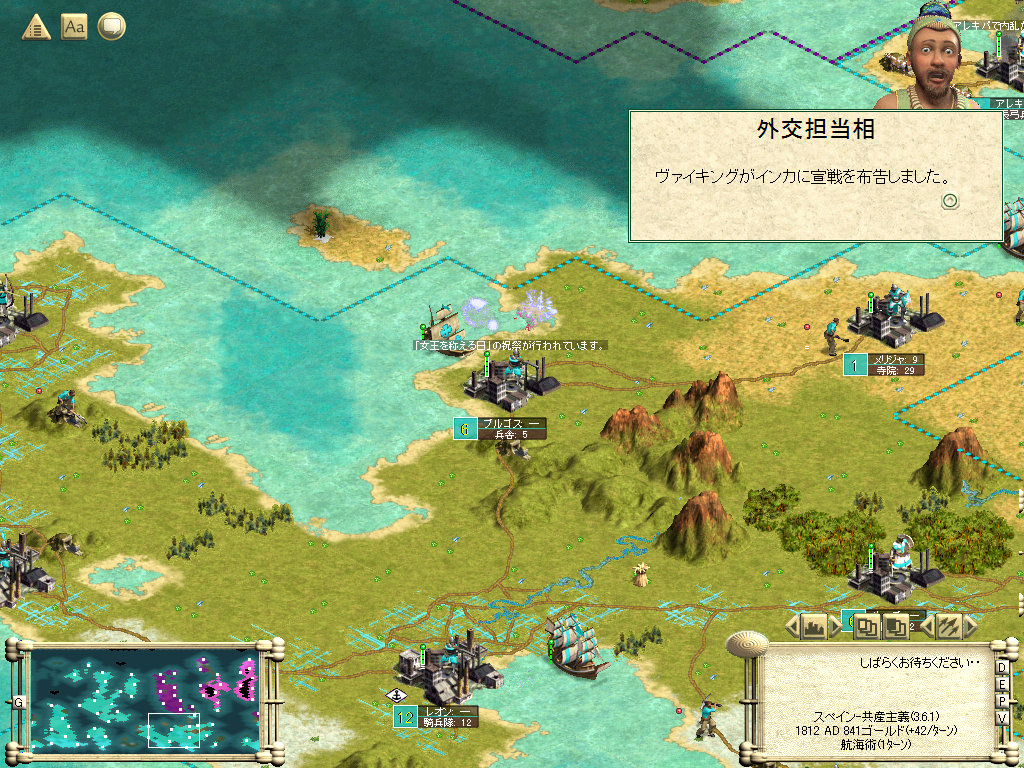Click the city skyline icon button
Image resolution: width=1024 pixels, height=768 pixels.
click(x=813, y=627)
